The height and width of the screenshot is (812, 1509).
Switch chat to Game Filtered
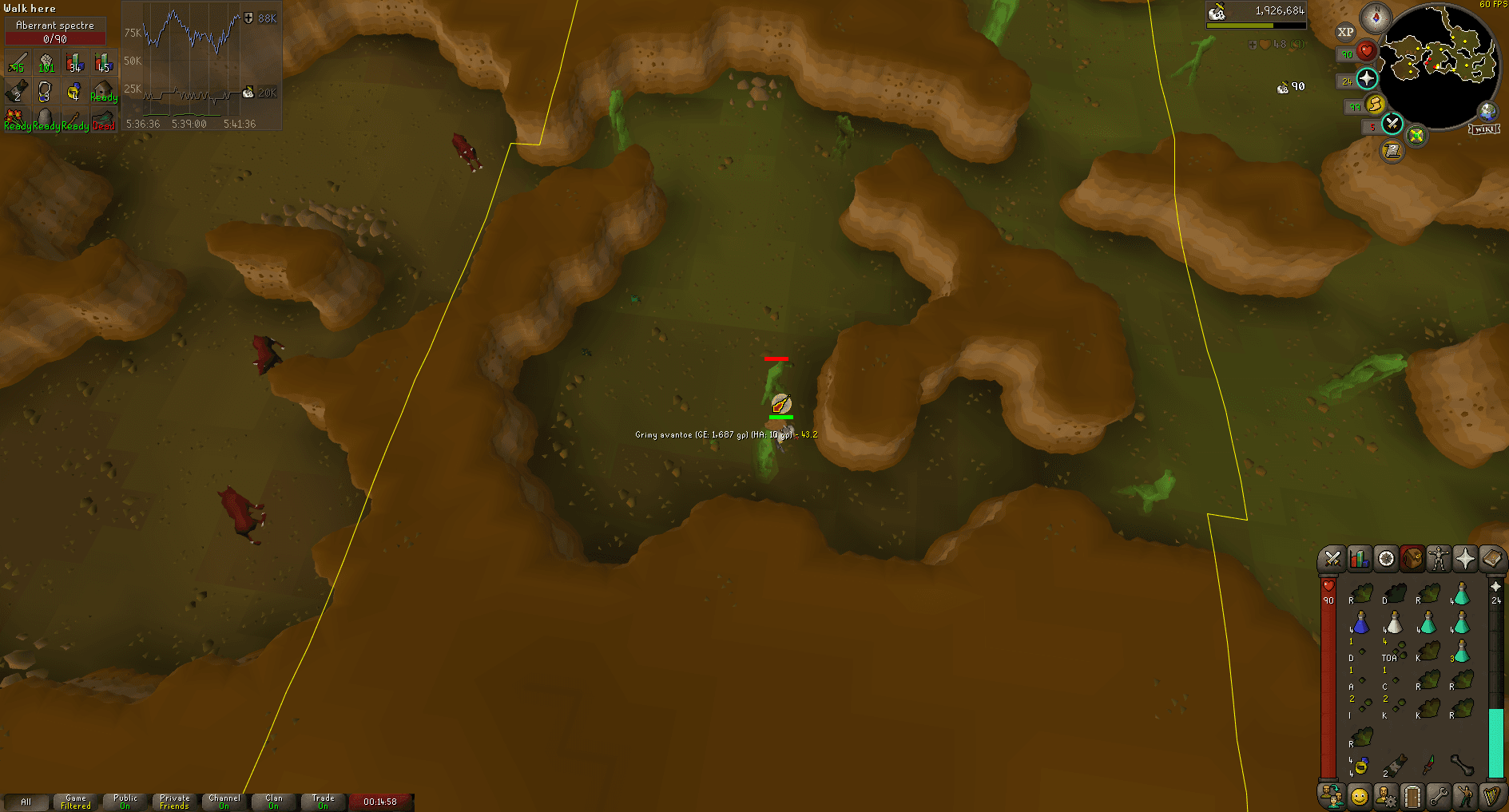(x=75, y=801)
